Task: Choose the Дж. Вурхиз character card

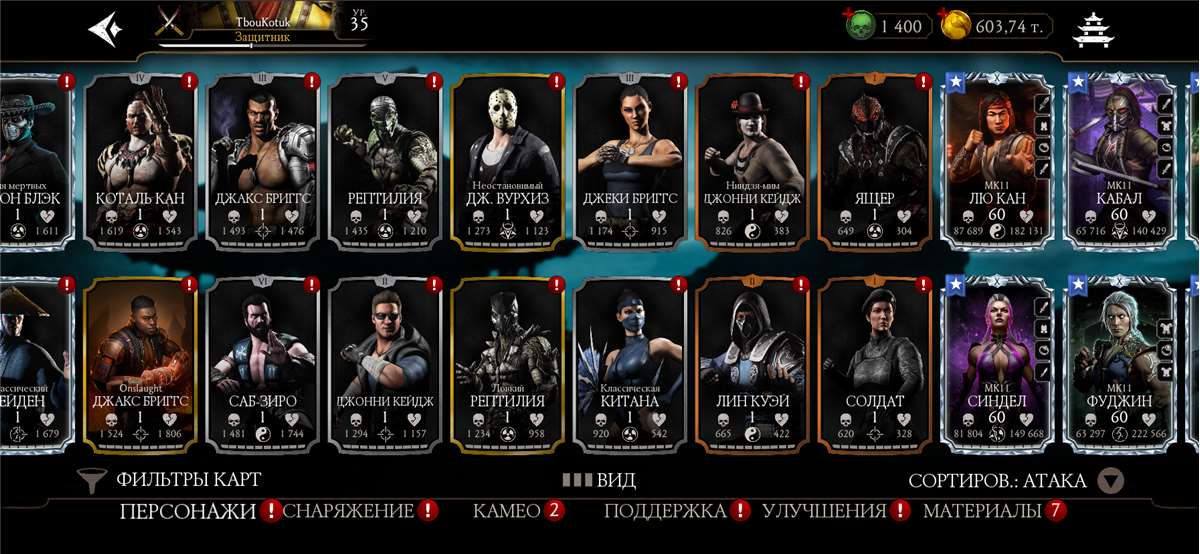Action: coord(508,160)
